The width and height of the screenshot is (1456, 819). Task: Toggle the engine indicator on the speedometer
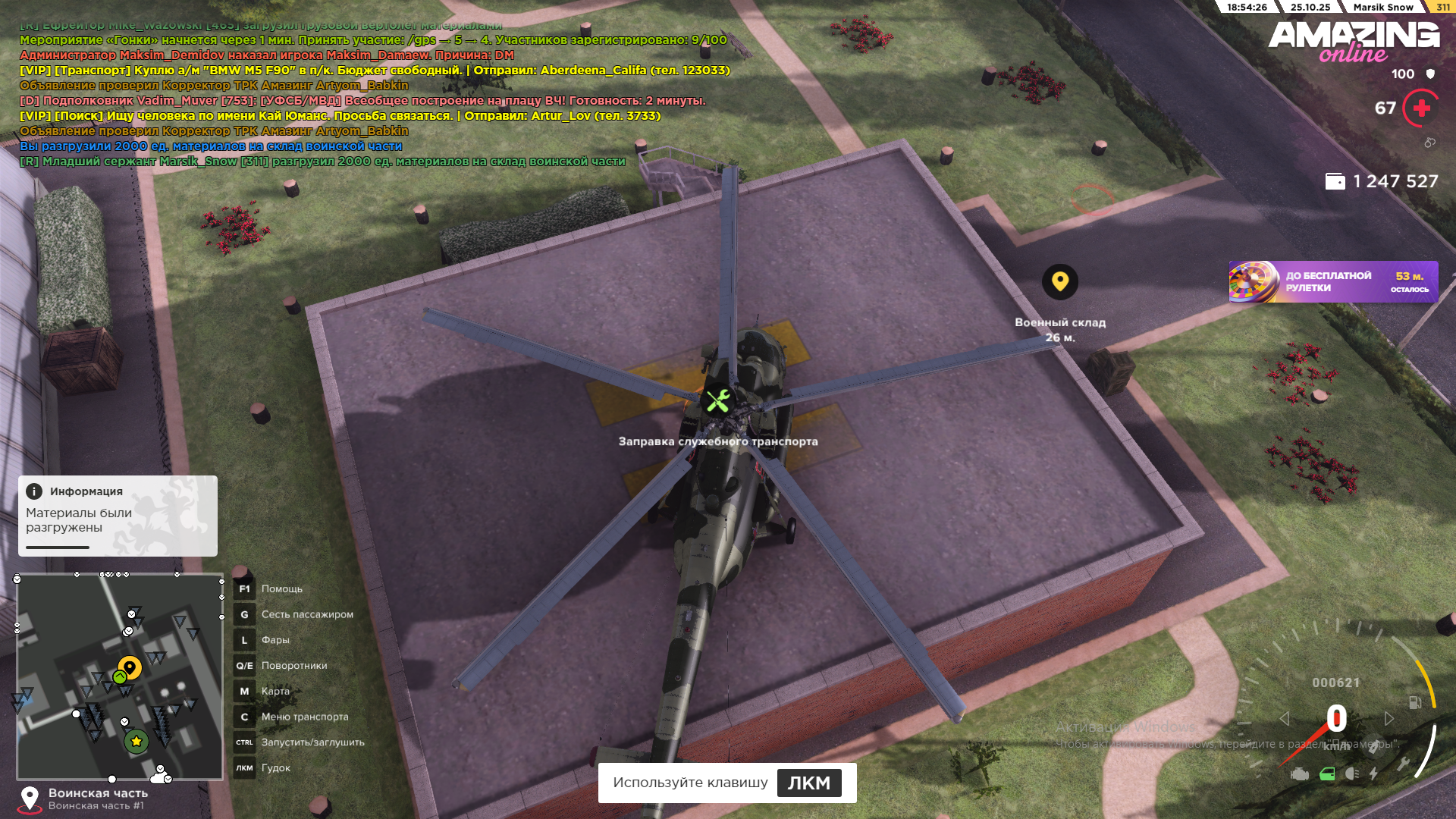click(1300, 773)
